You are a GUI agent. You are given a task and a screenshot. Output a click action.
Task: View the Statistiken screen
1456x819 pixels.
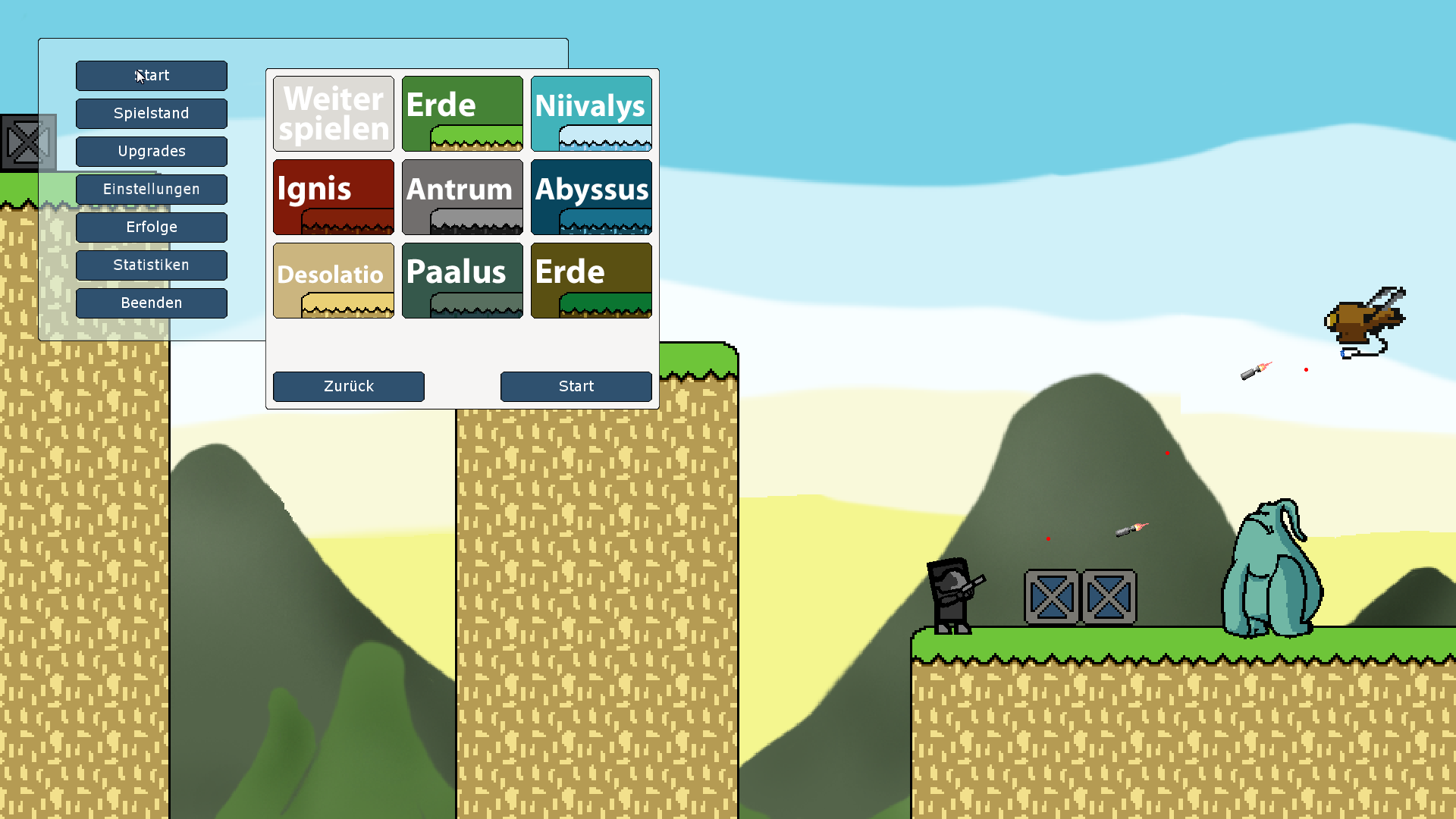tap(152, 265)
